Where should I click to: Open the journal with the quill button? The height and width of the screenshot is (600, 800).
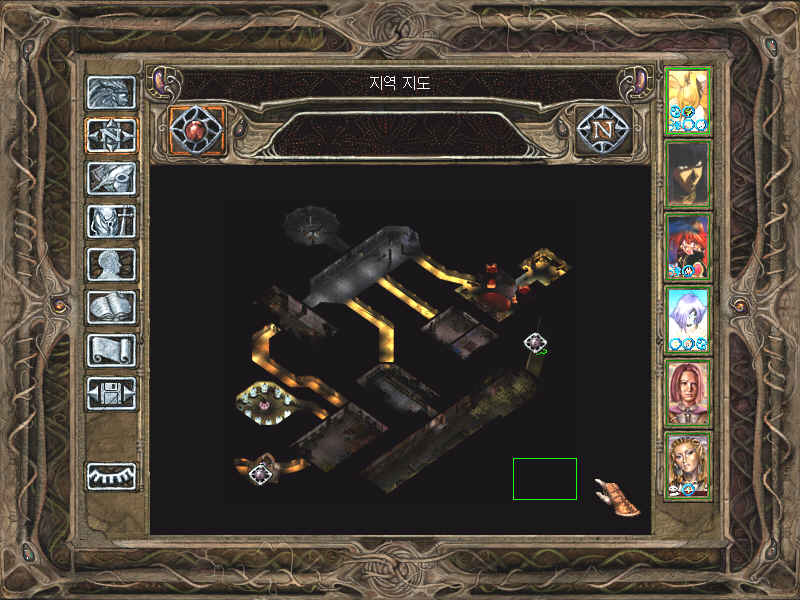(x=111, y=177)
